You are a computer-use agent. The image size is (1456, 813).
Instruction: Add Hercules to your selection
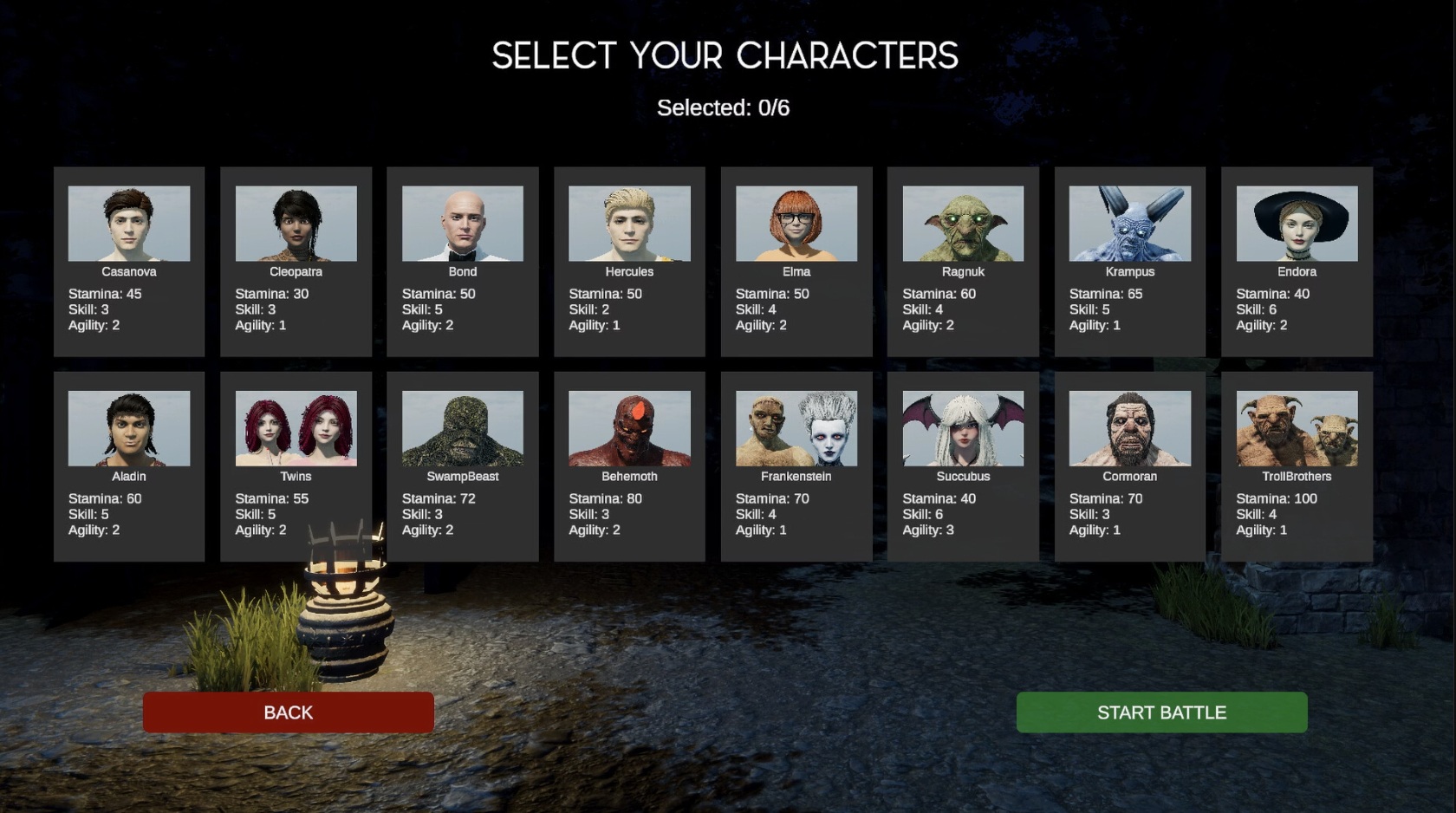[x=629, y=261]
